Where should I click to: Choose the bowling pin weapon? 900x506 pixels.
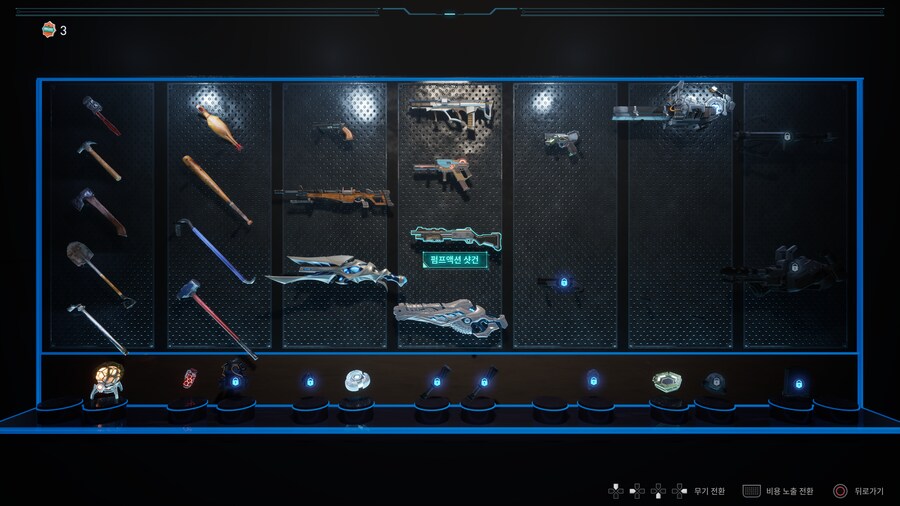point(219,127)
